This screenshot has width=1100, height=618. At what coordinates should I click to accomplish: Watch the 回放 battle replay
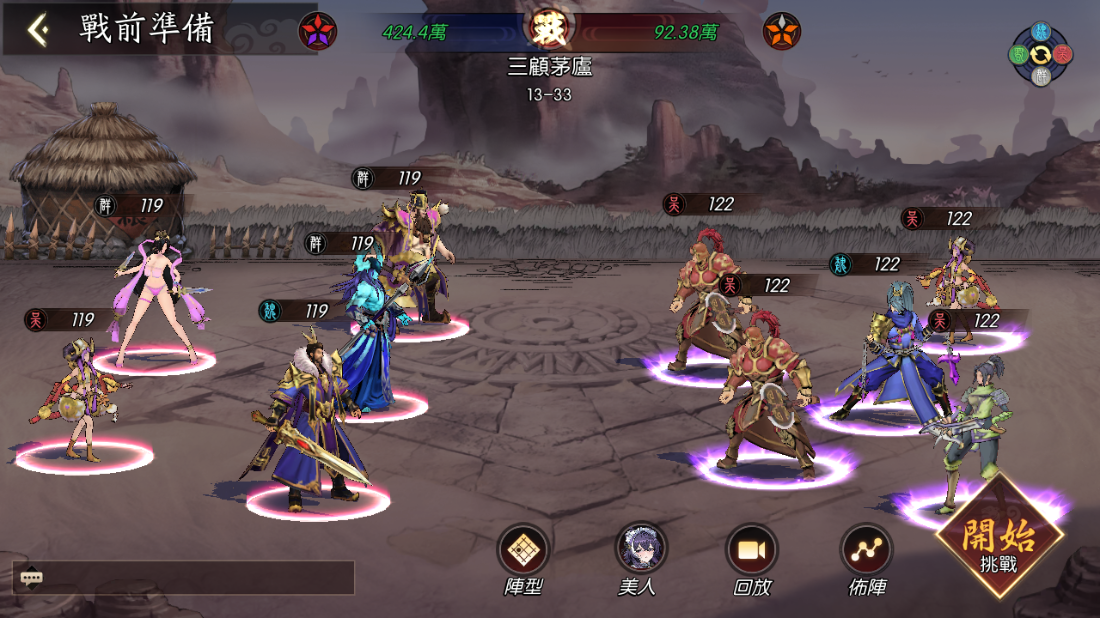click(x=752, y=550)
